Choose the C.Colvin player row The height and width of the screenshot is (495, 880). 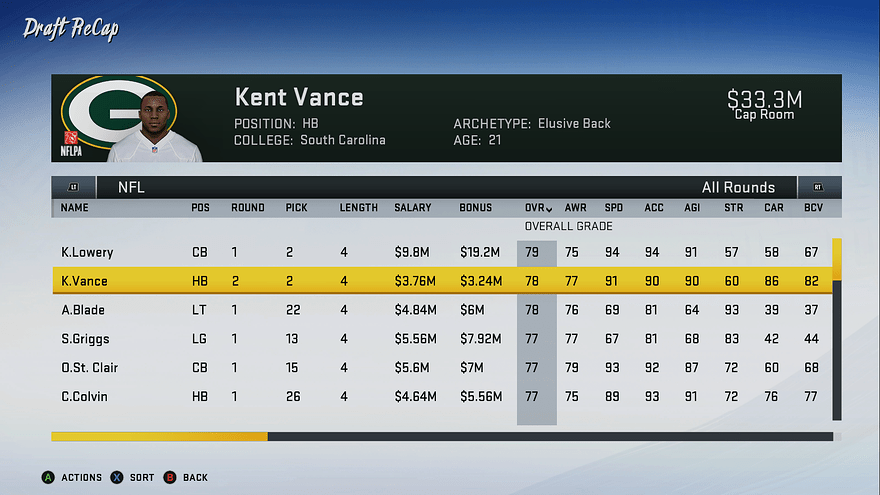[x=440, y=397]
